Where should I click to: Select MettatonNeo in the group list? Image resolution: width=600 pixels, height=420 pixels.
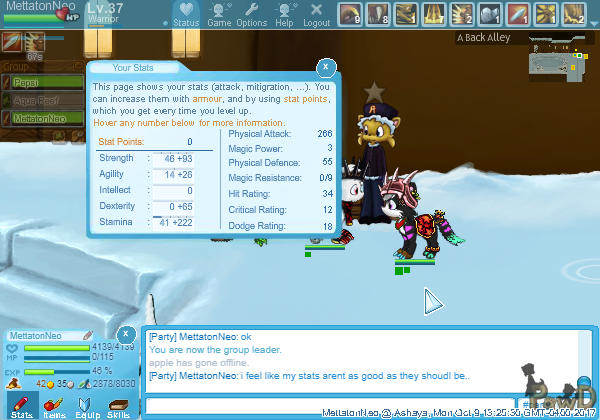[40, 117]
